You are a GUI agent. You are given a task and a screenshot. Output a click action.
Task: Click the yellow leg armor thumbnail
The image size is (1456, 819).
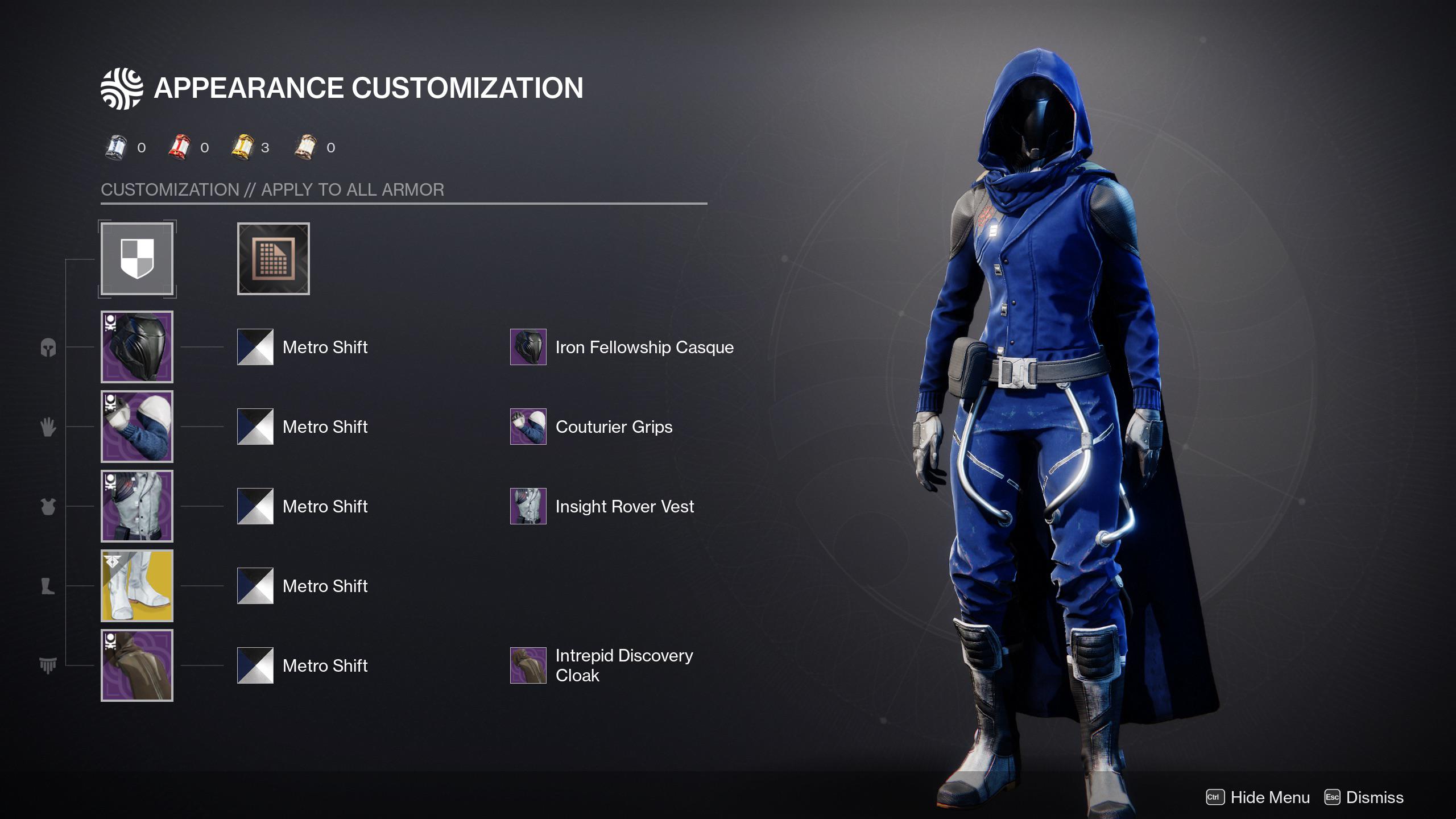tap(136, 586)
